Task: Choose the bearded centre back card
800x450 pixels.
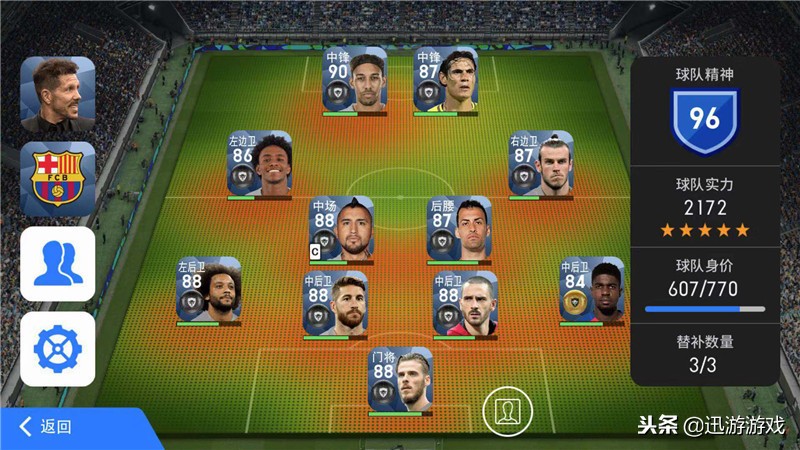Action: (x=335, y=303)
